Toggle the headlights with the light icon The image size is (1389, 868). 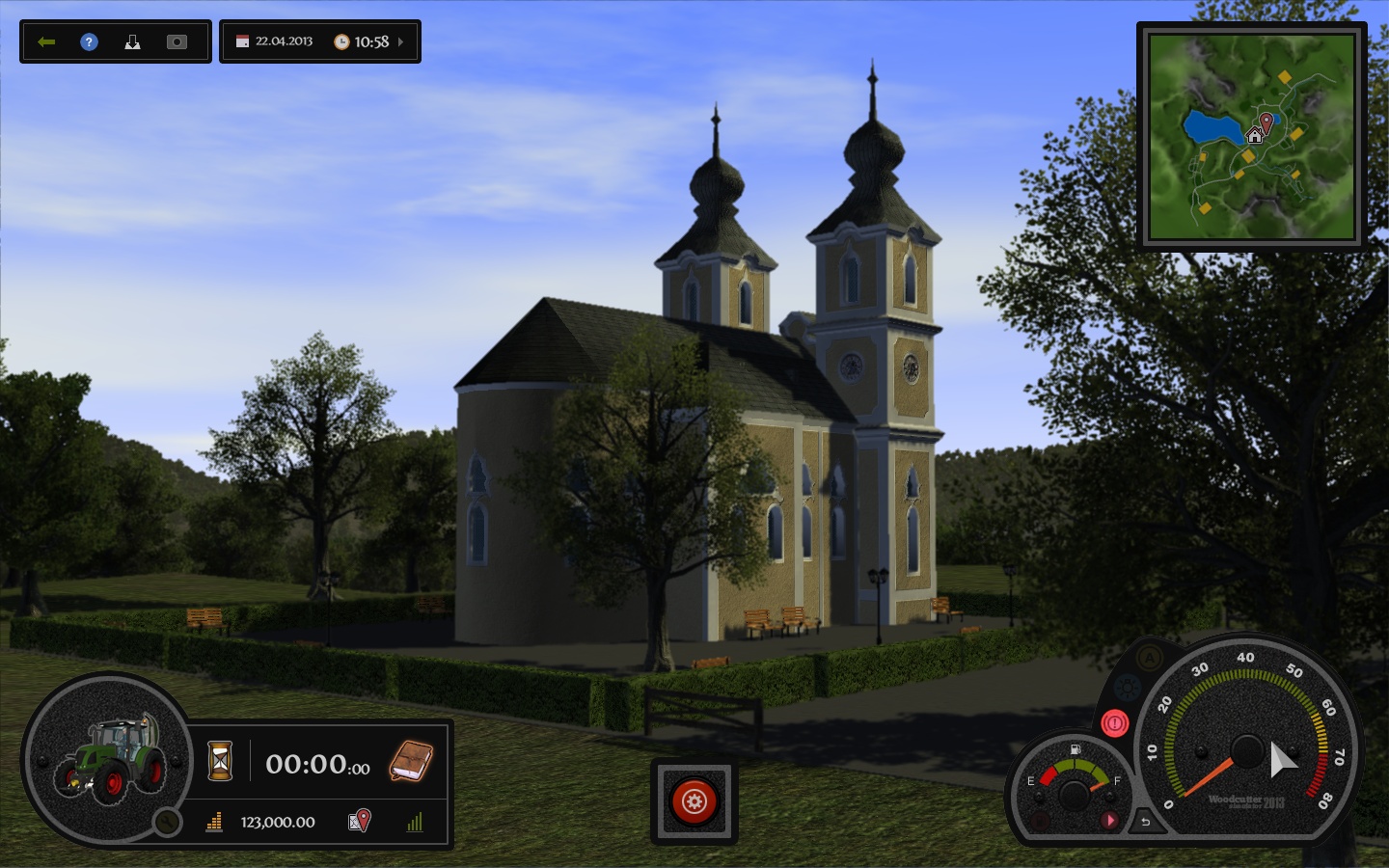(1127, 686)
